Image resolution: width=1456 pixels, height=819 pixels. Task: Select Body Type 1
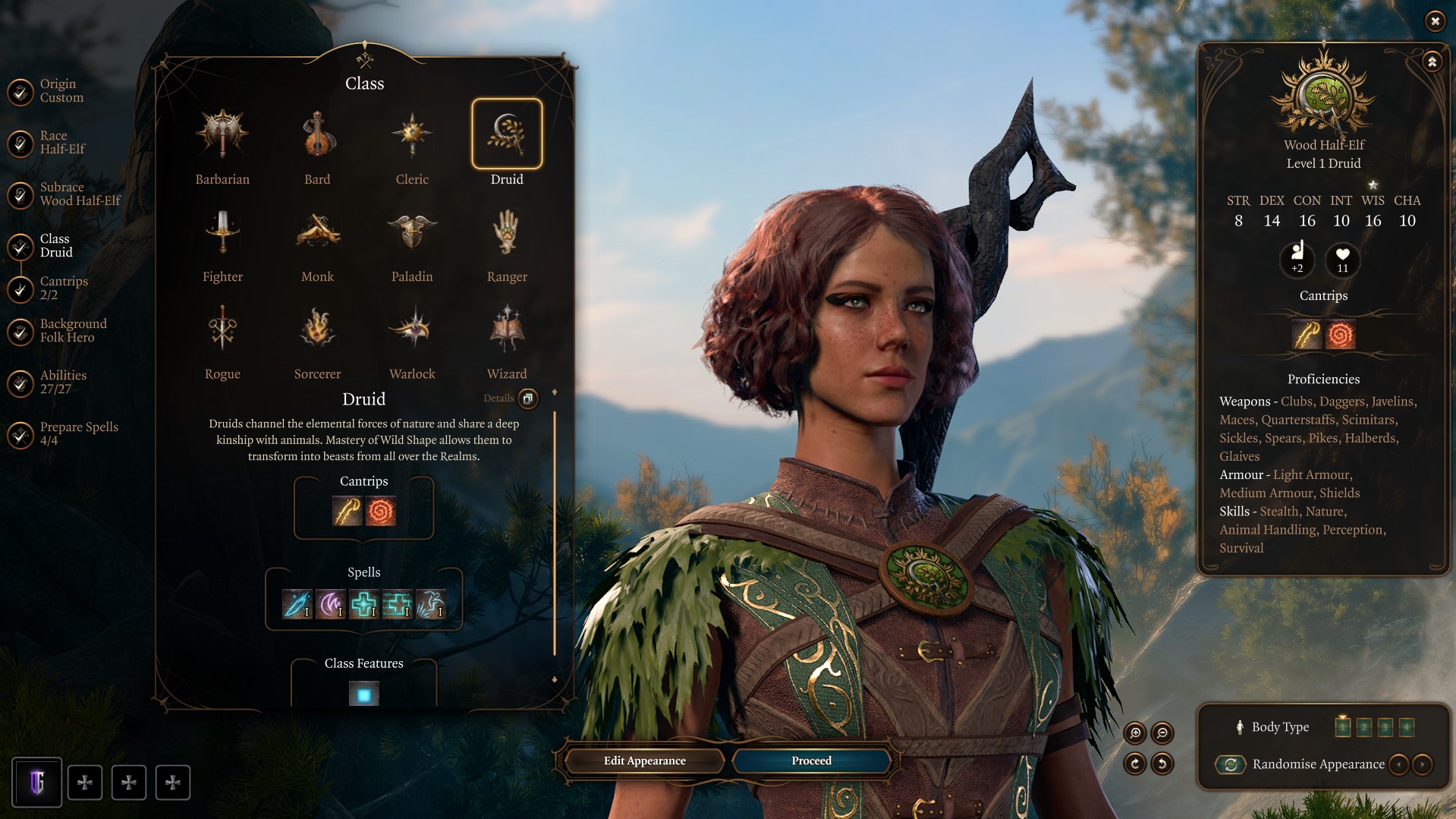pos(1344,726)
